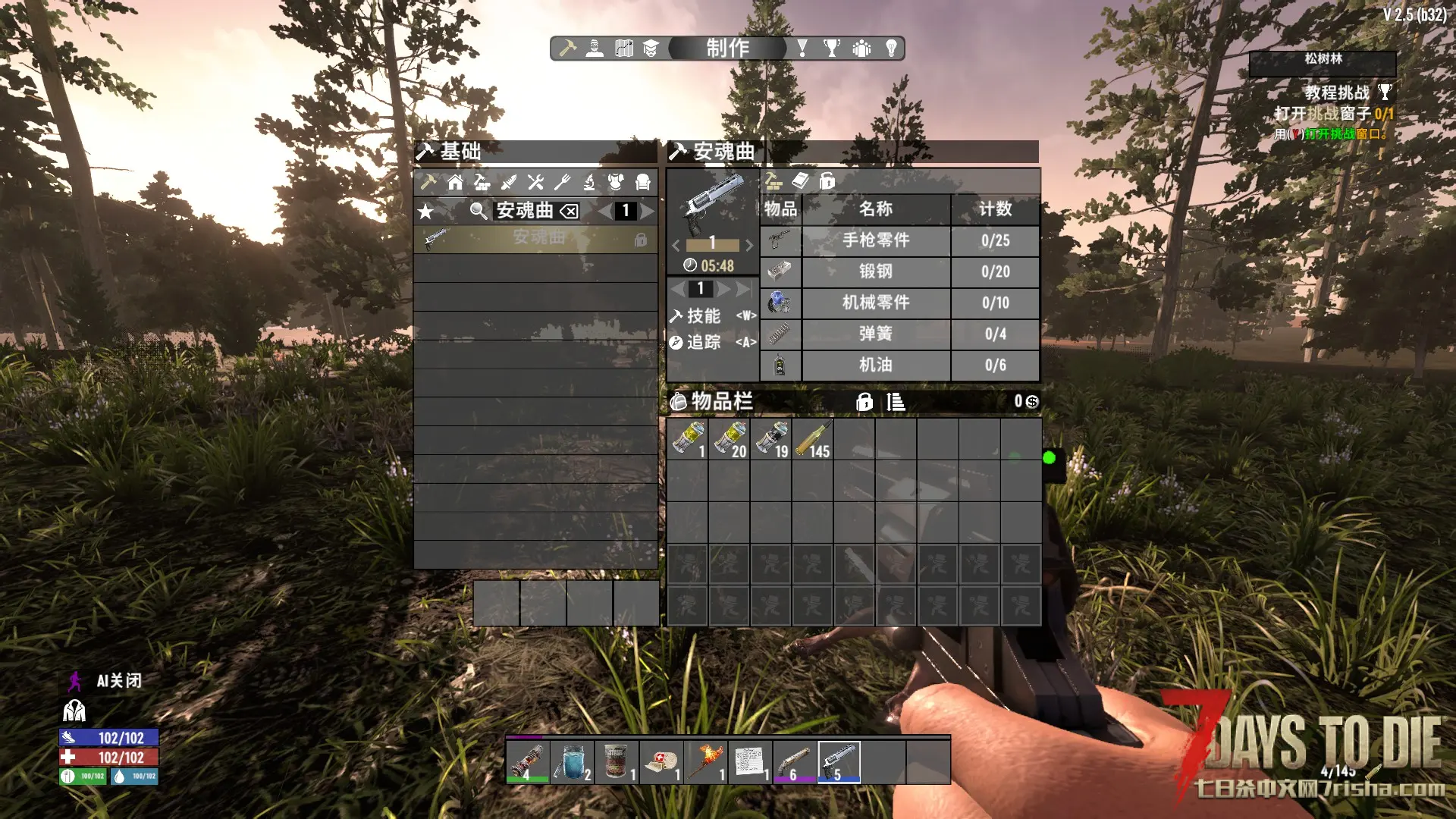The height and width of the screenshot is (819, 1456).
Task: Open the map icon in top bar
Action: [x=623, y=49]
